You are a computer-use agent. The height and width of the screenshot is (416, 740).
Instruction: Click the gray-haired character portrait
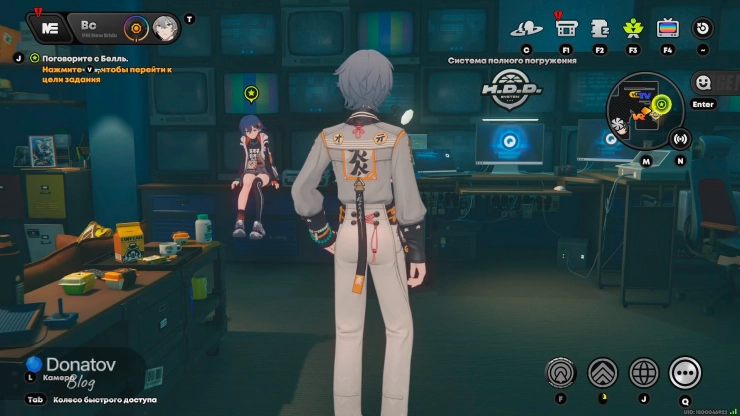click(166, 27)
